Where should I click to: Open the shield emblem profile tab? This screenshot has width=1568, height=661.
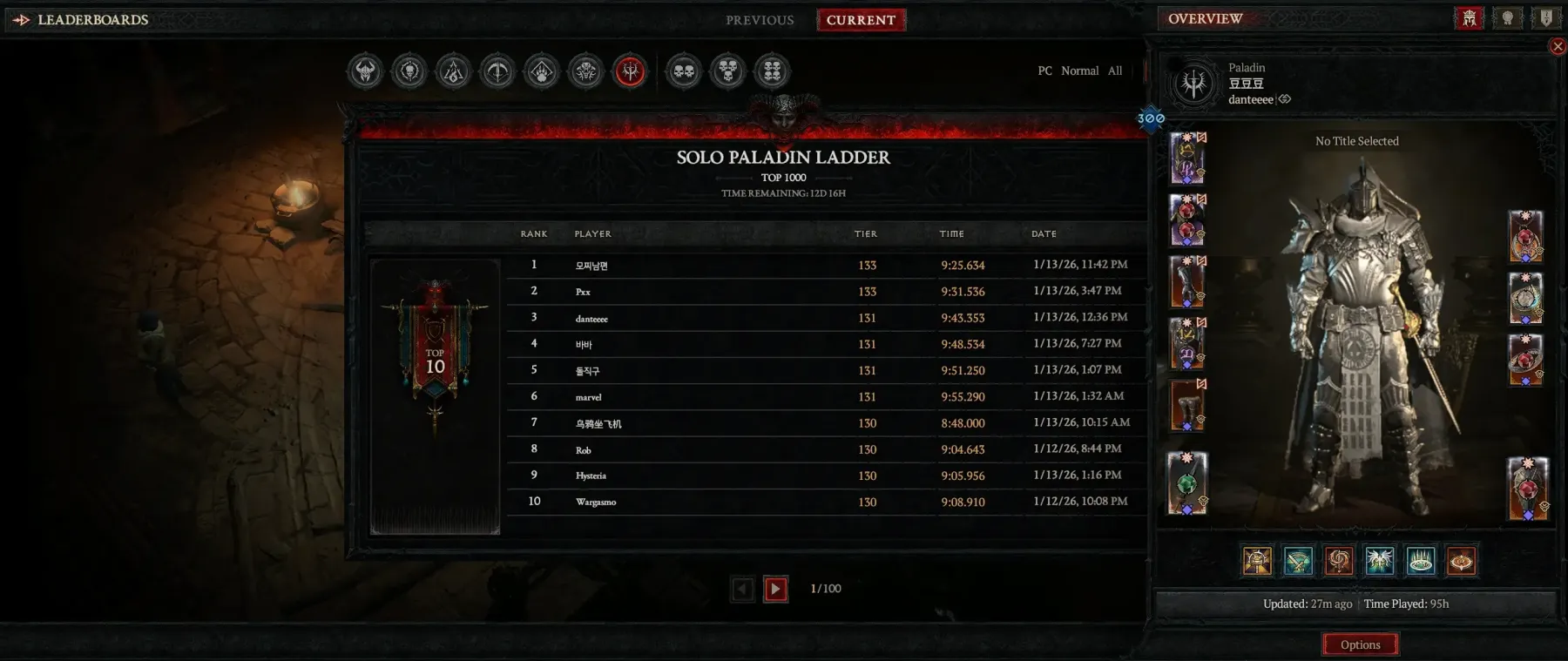(1546, 18)
